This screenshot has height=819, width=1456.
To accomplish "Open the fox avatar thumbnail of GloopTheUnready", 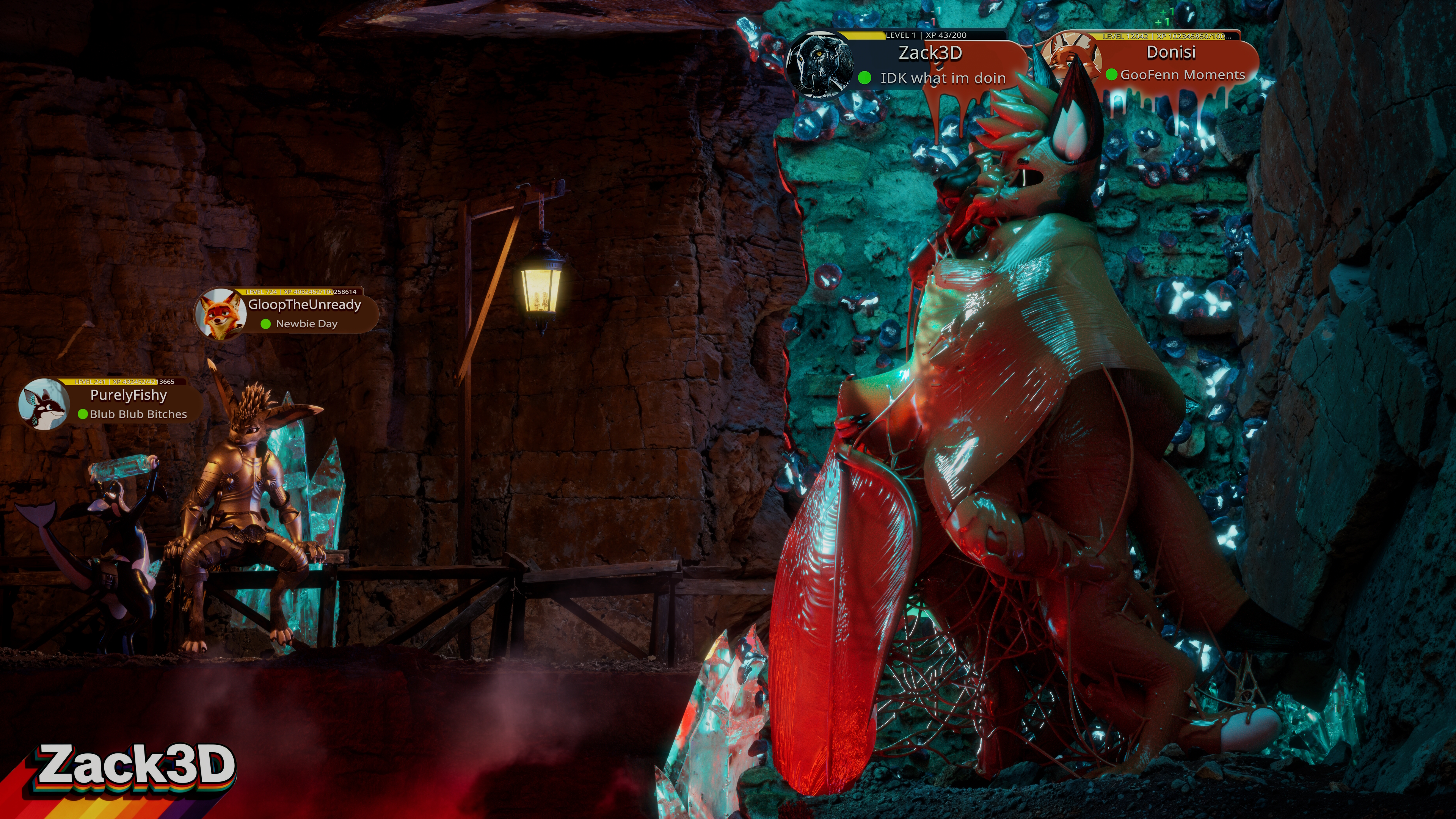I will pos(220,314).
